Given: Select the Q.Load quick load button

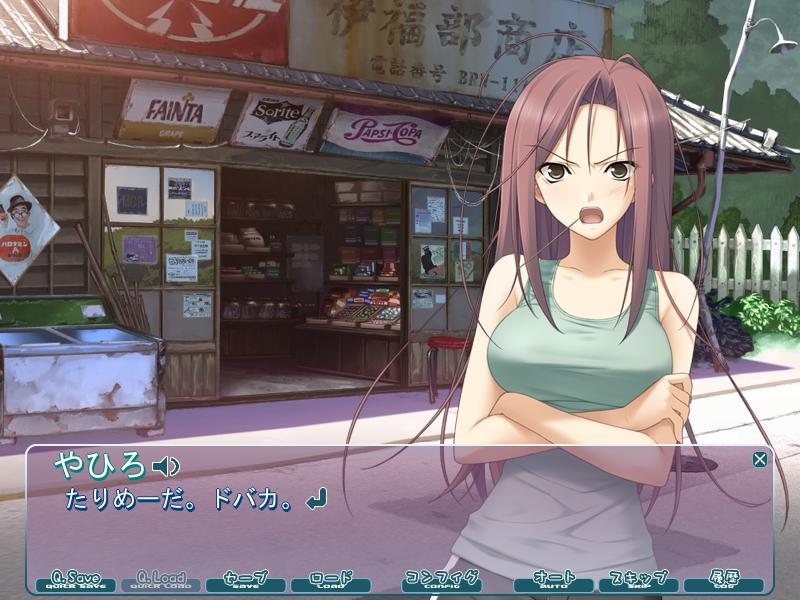Looking at the screenshot, I should (161, 580).
